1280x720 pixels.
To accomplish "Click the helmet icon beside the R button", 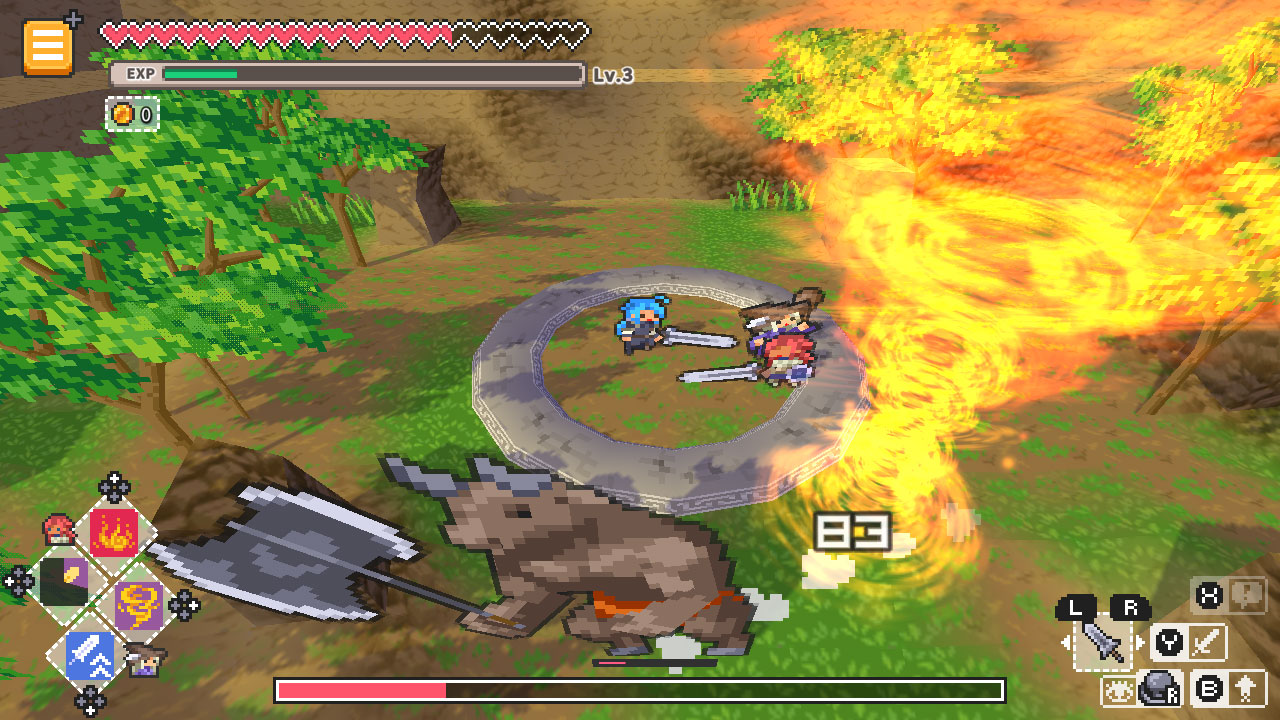I will click(x=1158, y=689).
